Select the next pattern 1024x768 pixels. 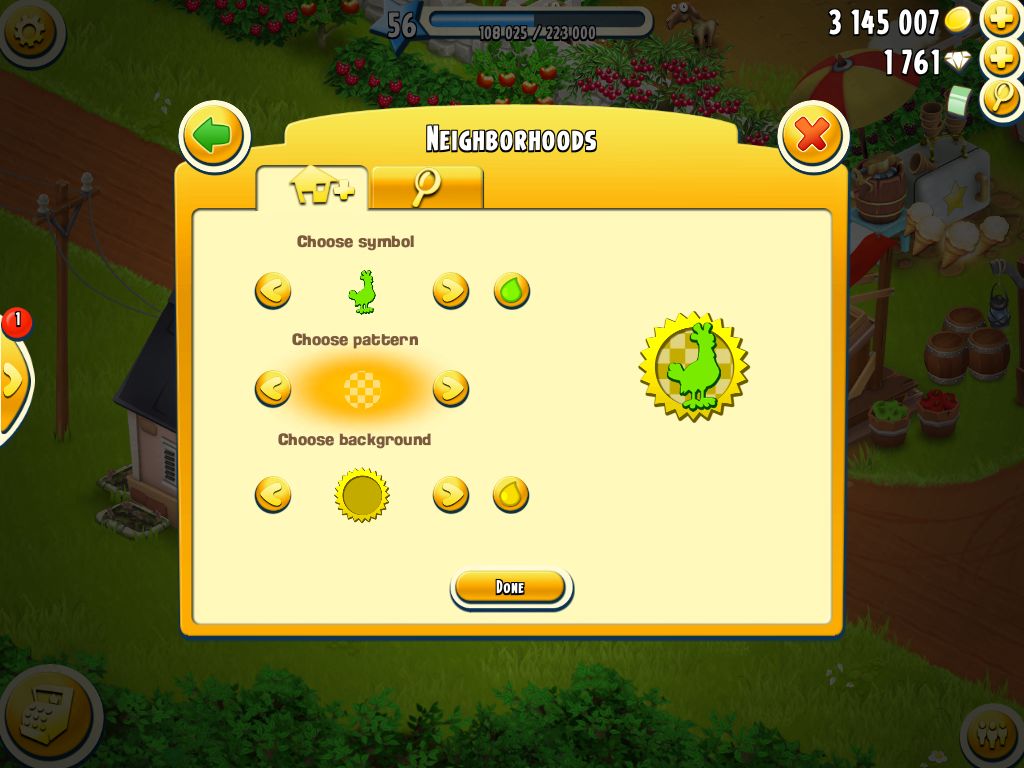(x=451, y=387)
